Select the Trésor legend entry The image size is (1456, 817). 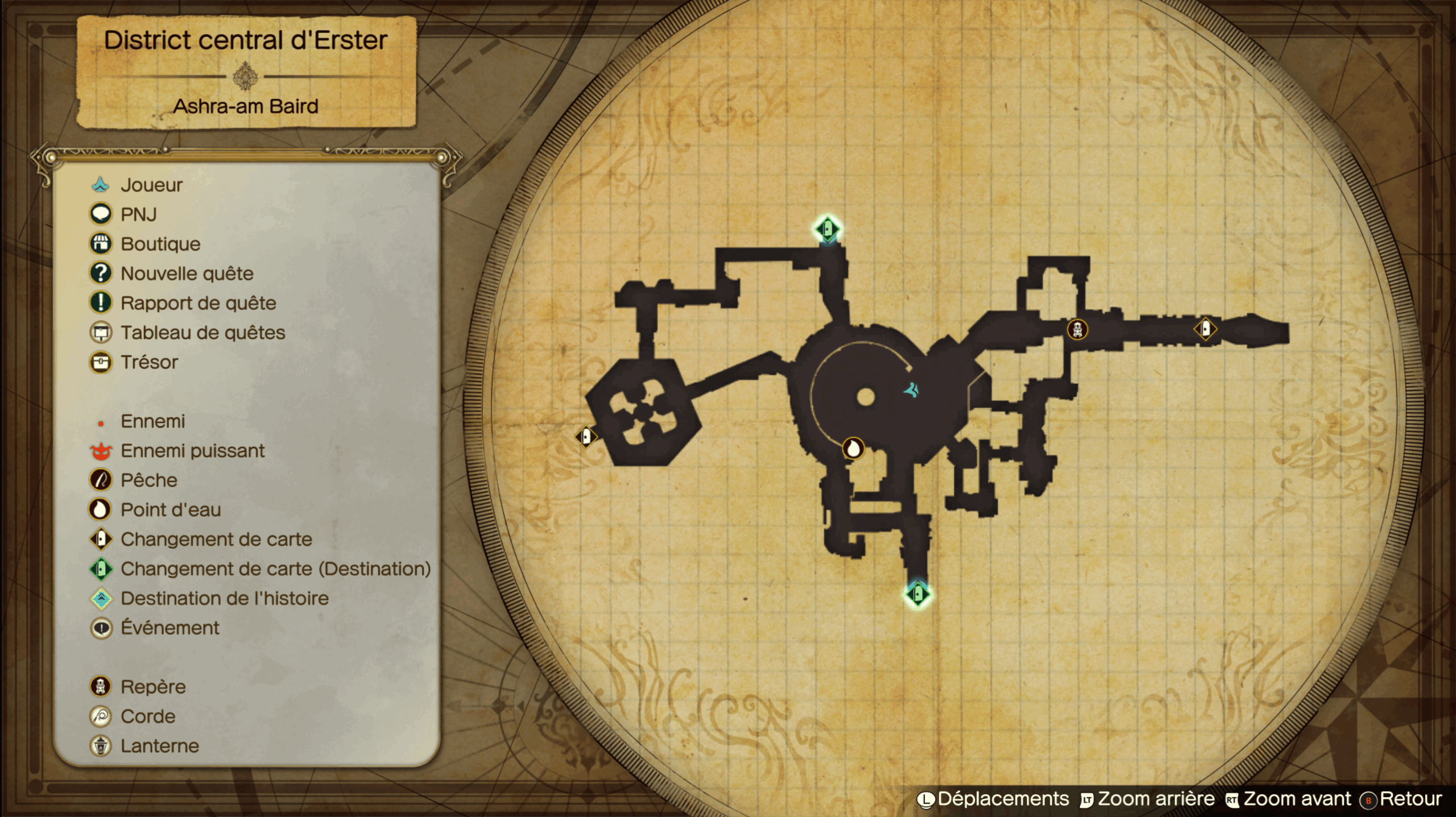[149, 362]
